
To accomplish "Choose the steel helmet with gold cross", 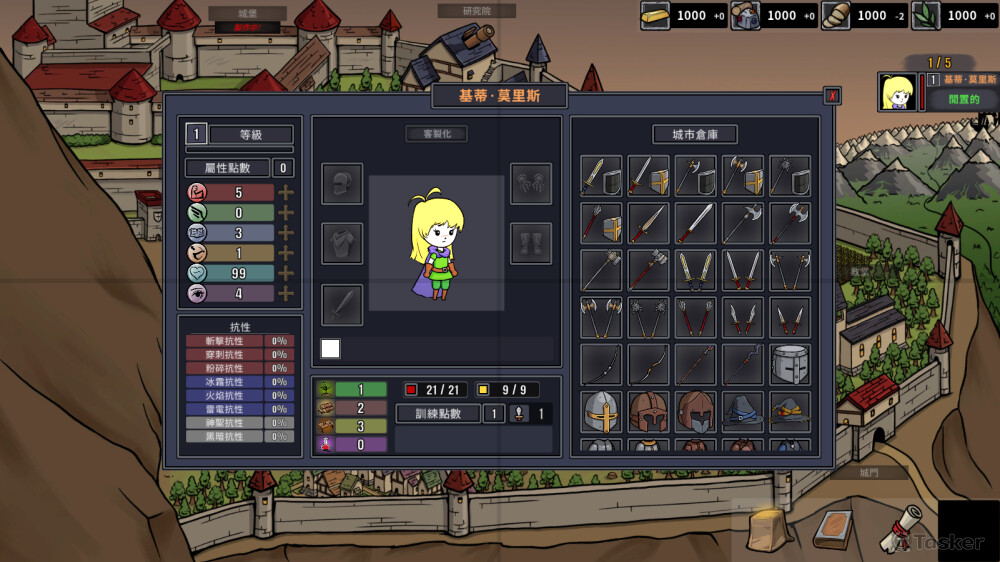I will (600, 412).
